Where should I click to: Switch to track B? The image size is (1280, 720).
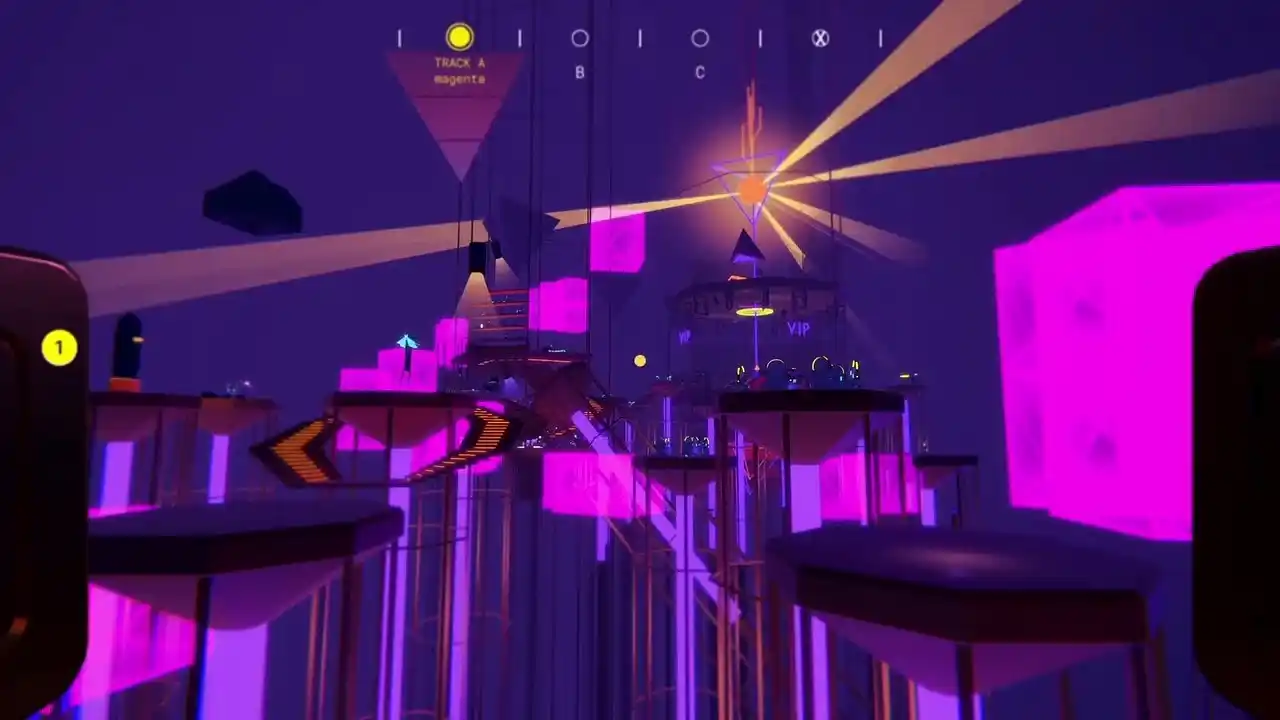(x=580, y=39)
